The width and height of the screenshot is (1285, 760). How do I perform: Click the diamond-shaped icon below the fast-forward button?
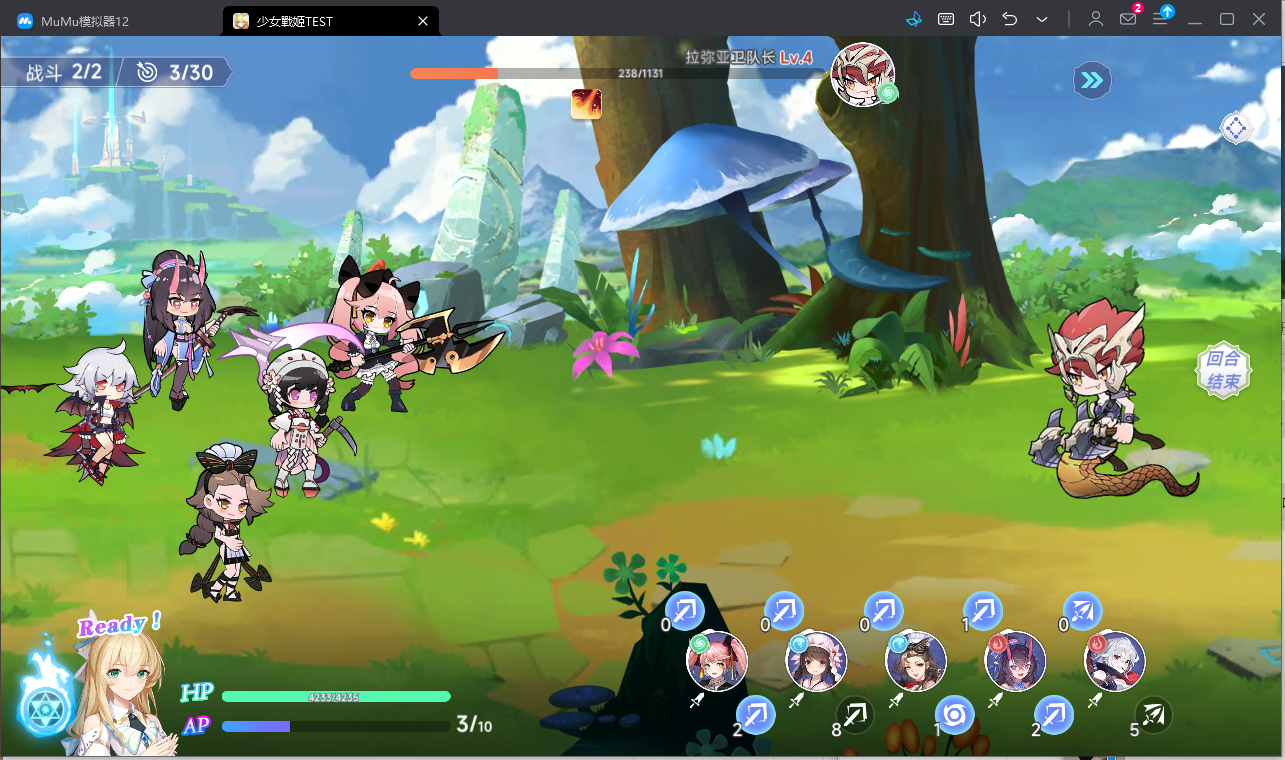click(1236, 128)
